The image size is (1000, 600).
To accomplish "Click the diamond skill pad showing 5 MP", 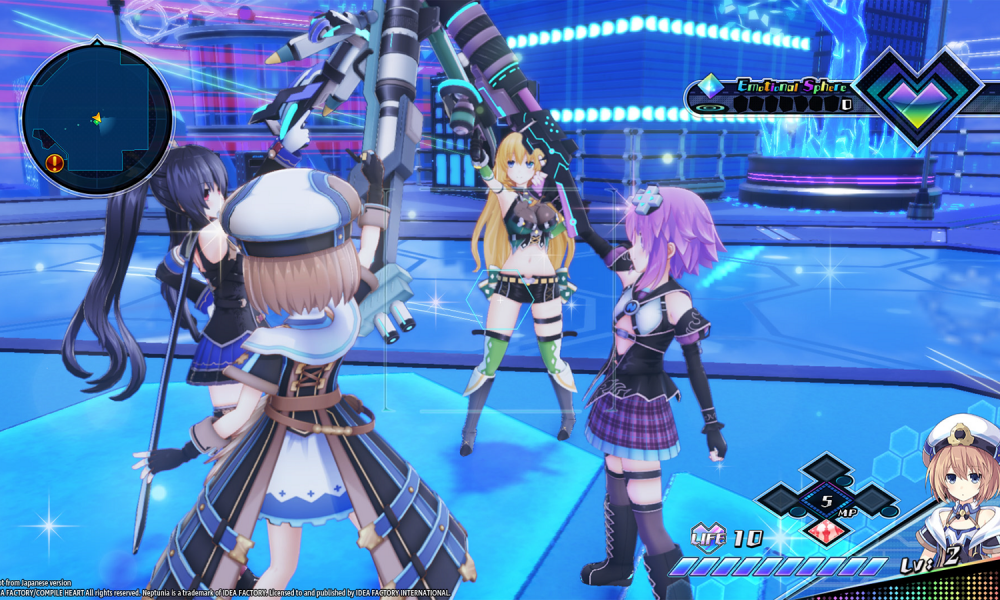I will coord(827,499).
